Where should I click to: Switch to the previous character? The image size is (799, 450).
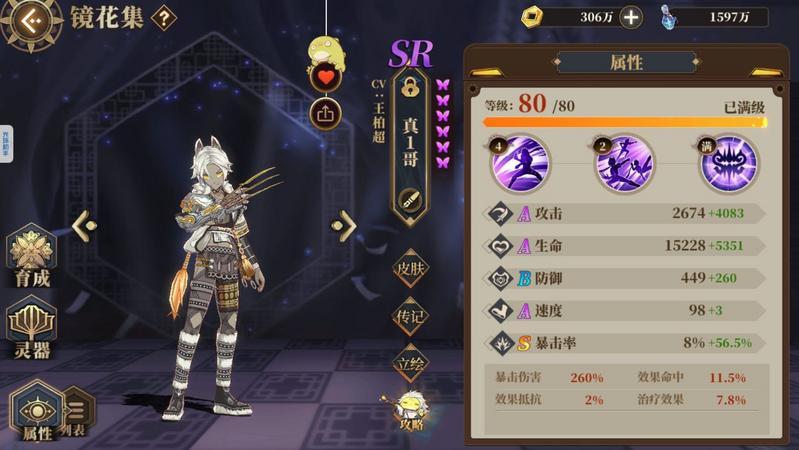coord(81,225)
